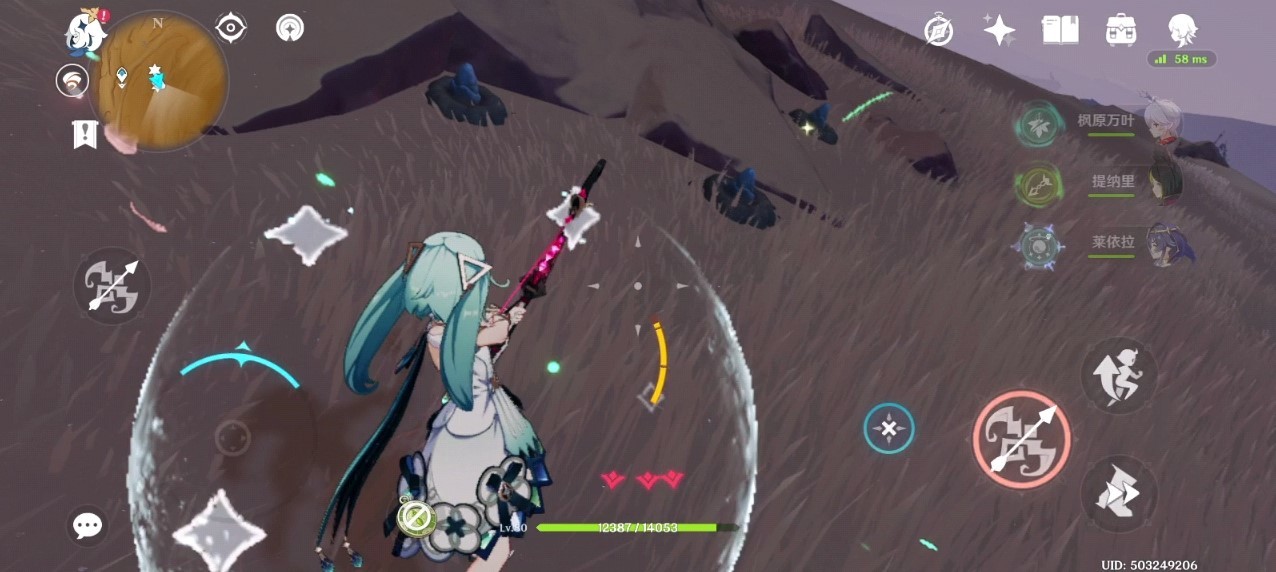The image size is (1276, 572).
Task: Tap the sprint dash button
Action: point(1119,494)
